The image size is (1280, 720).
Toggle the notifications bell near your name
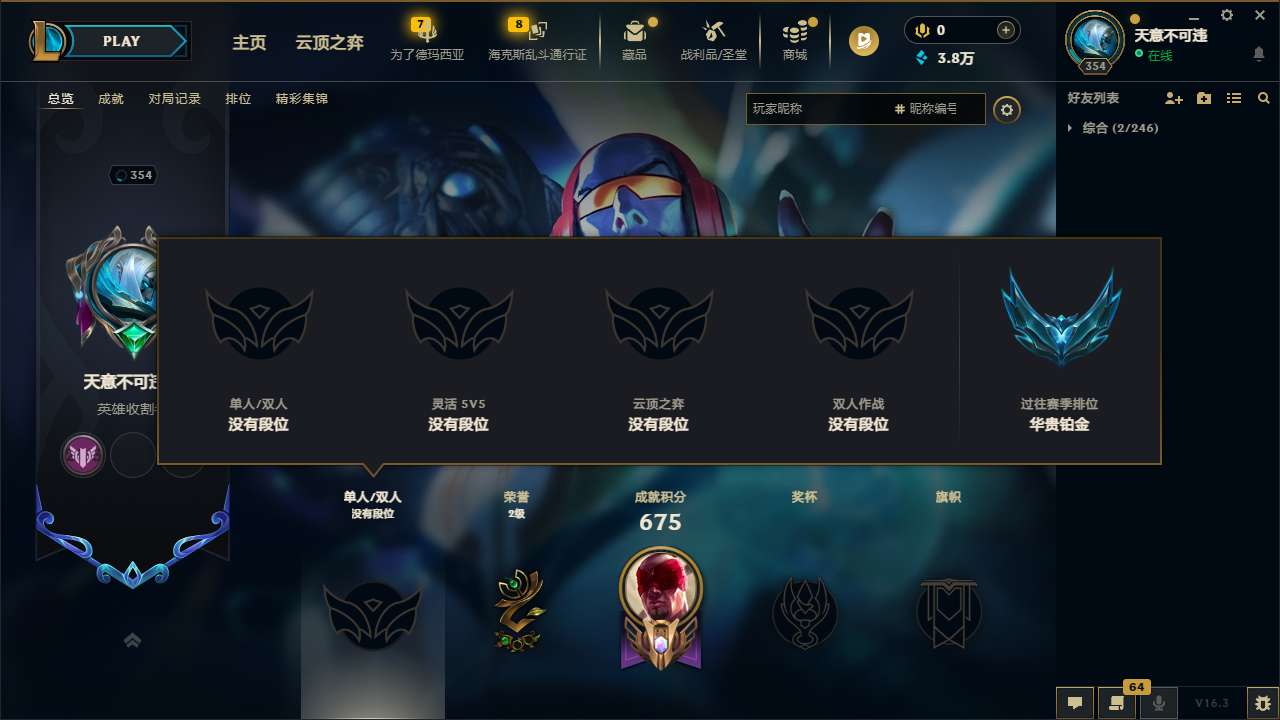point(1258,55)
